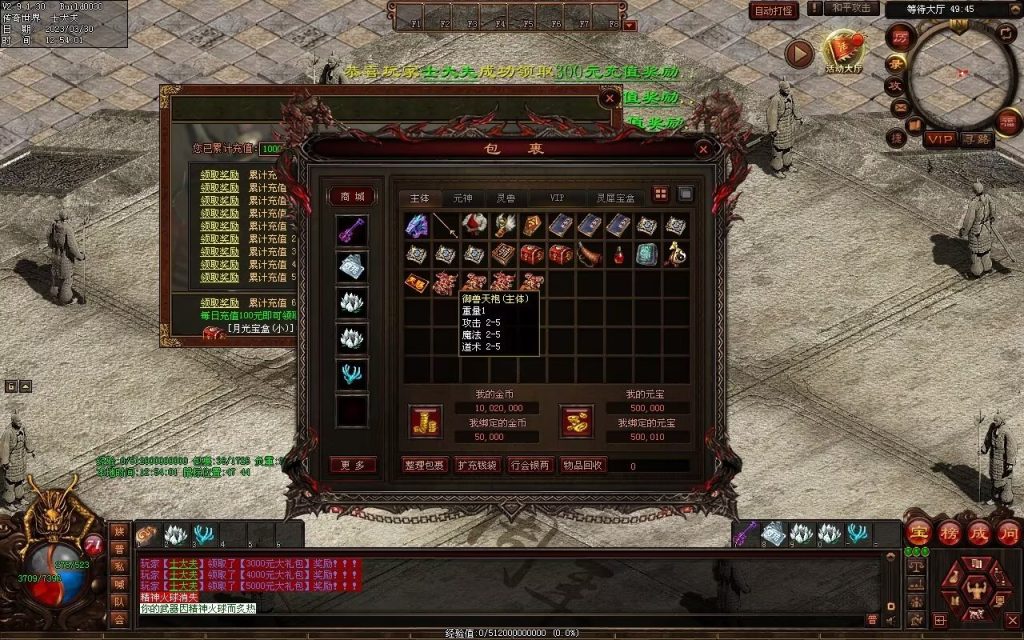The width and height of the screenshot is (1024, 640).
Task: Click the 整理包裹 sort button
Action: pos(424,465)
